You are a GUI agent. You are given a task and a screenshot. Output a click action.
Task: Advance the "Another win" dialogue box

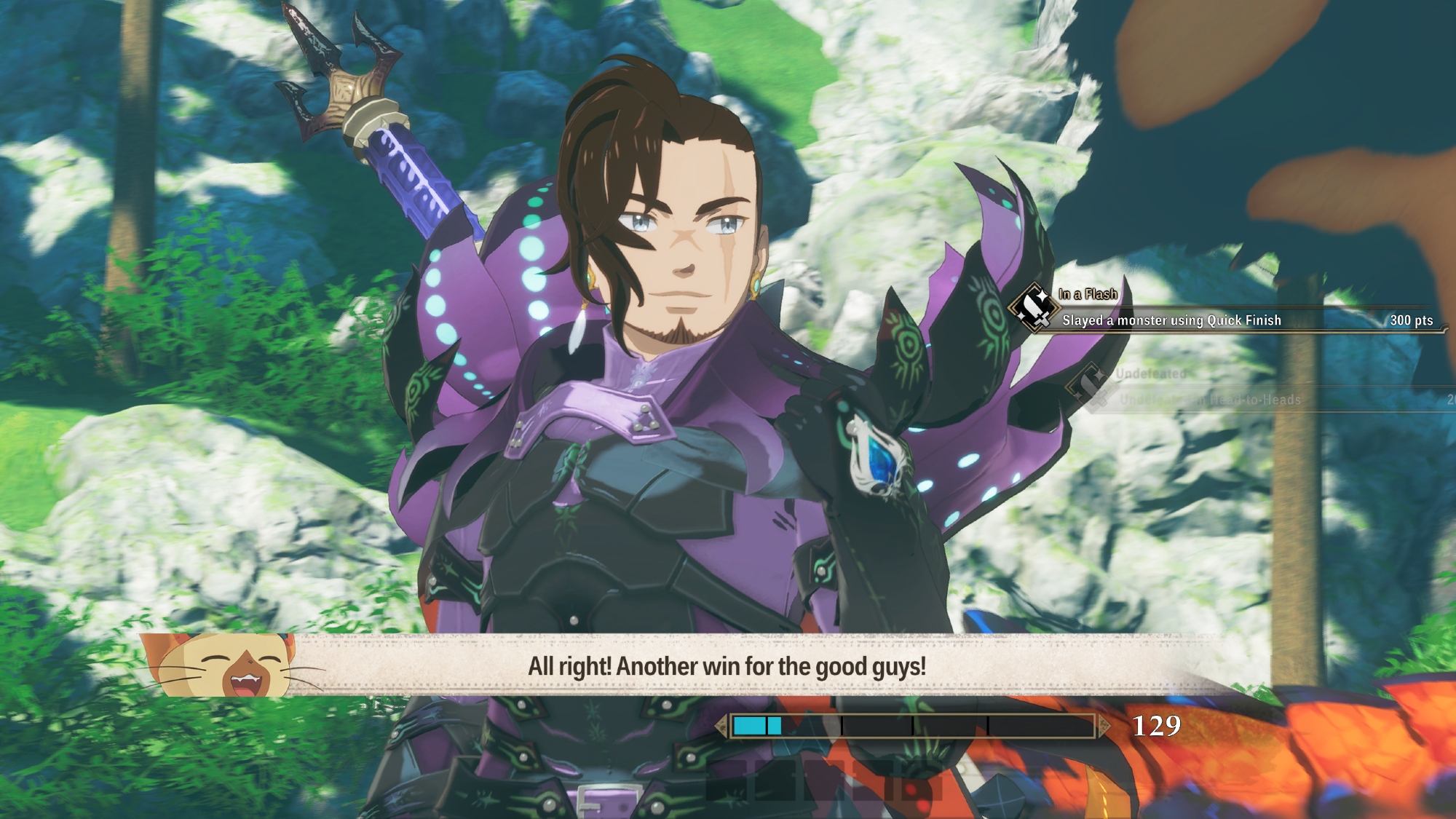click(x=727, y=666)
